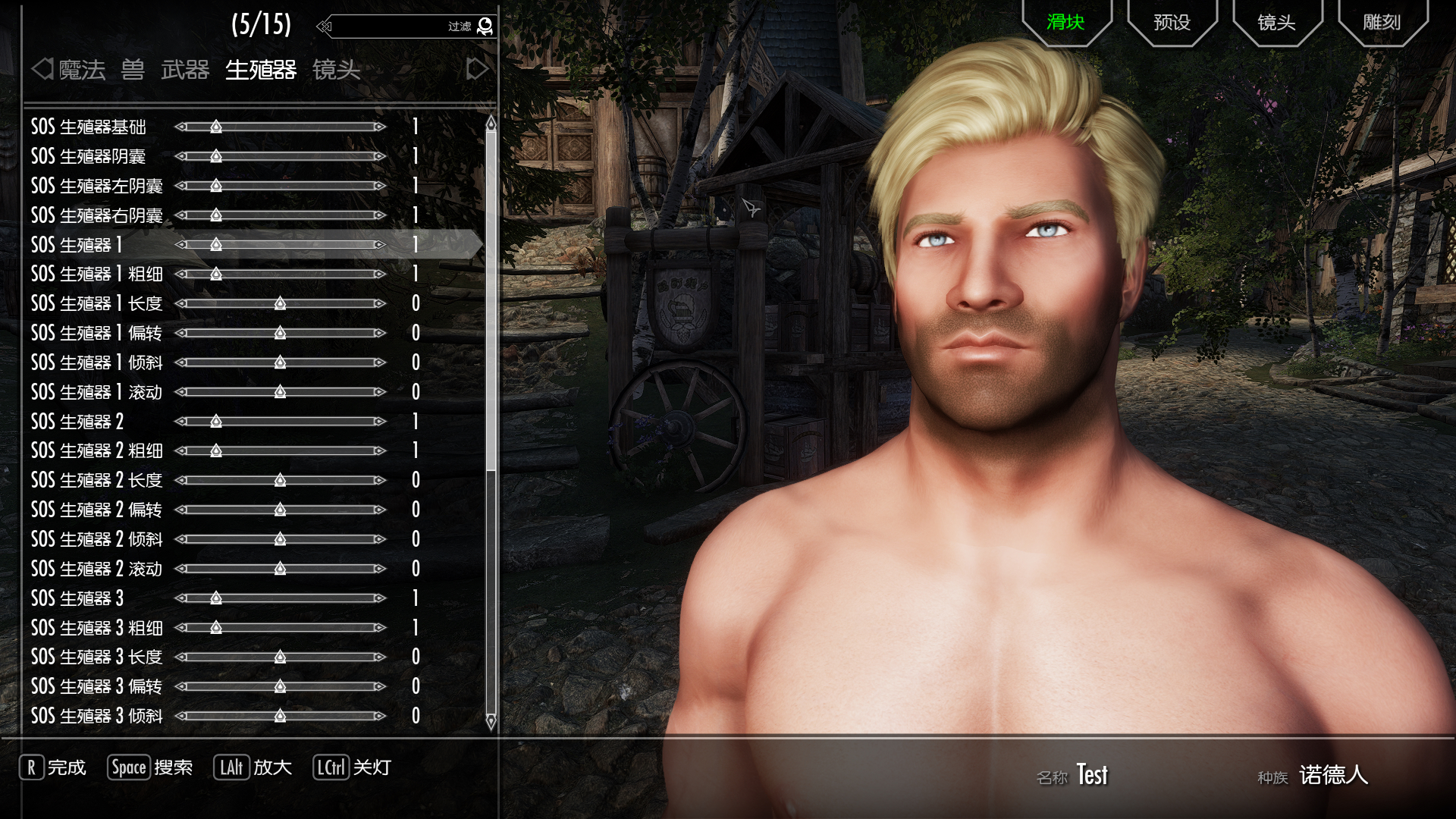
Task: Choose the 魔法 category
Action: point(82,70)
